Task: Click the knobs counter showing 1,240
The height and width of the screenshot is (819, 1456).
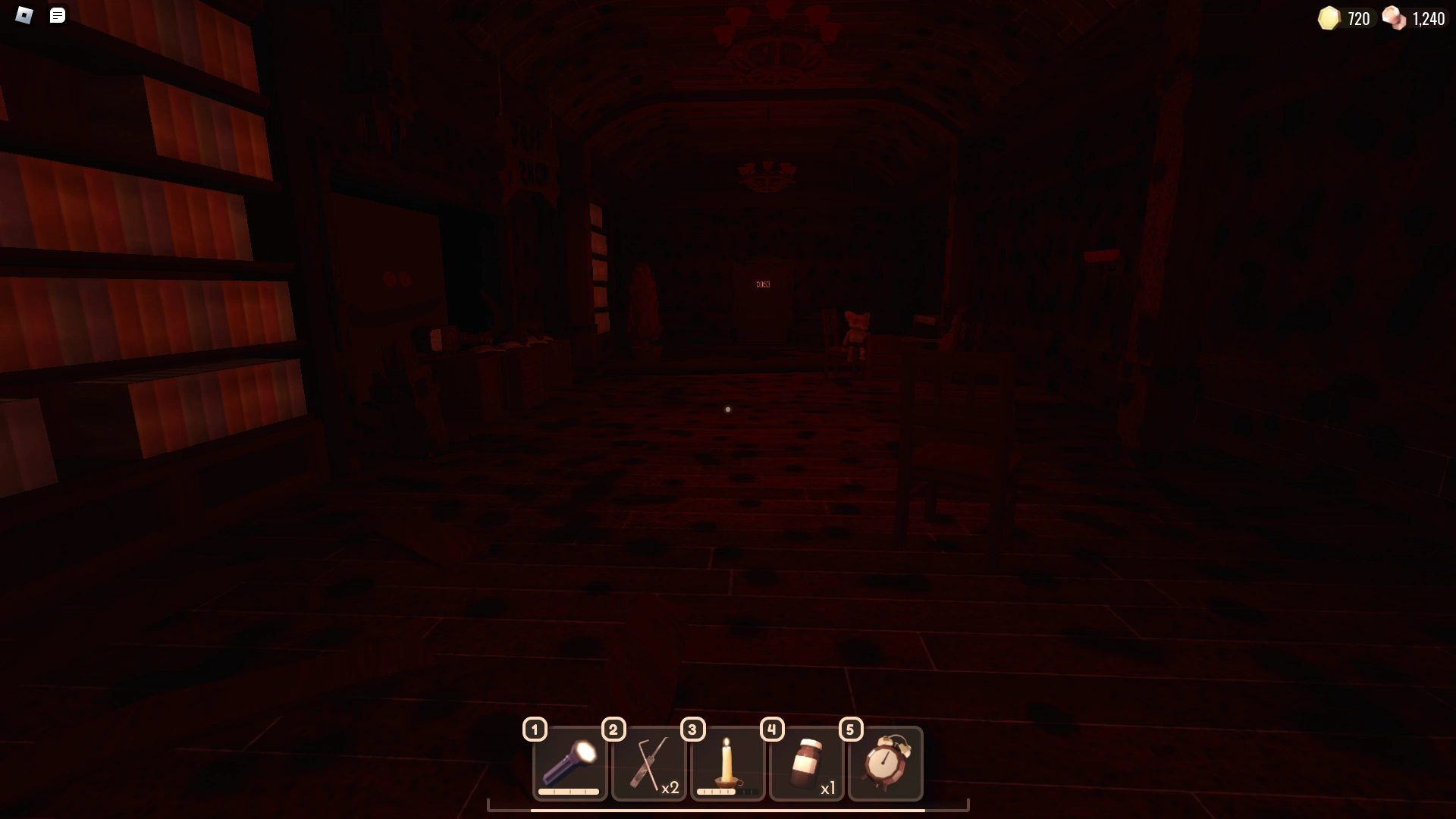Action: click(1429, 18)
